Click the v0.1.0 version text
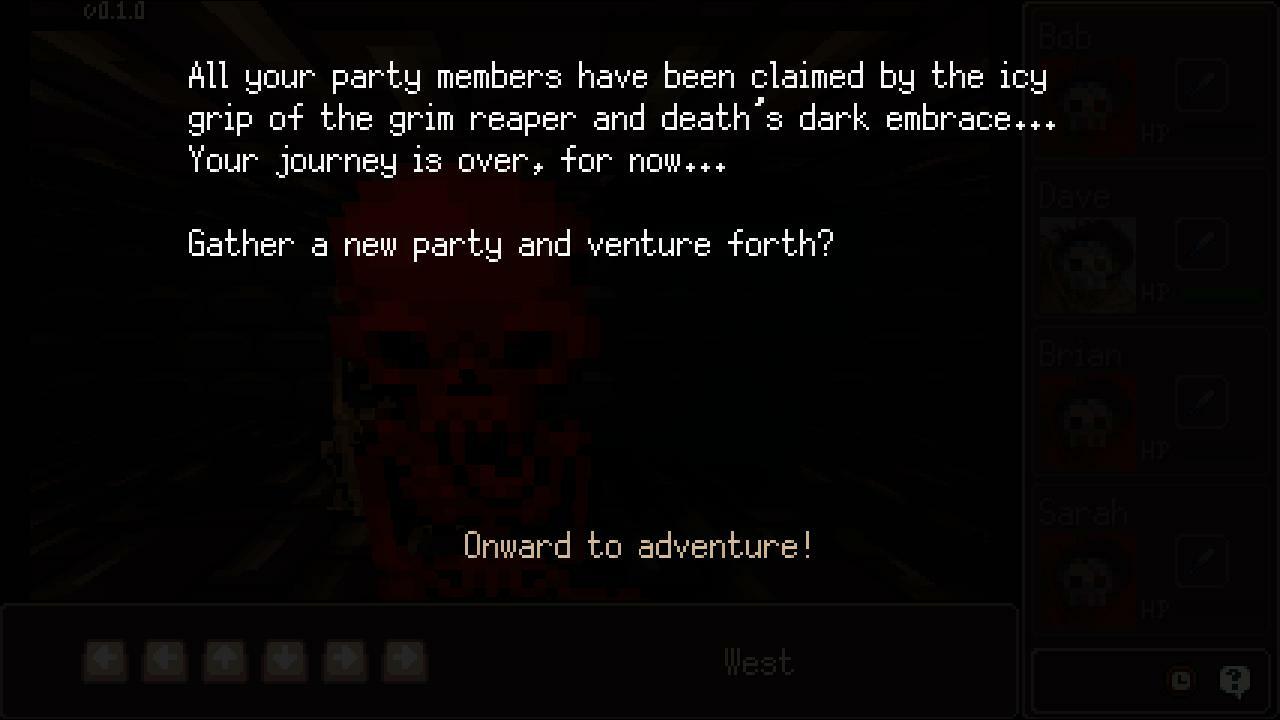The height and width of the screenshot is (720, 1280). (x=113, y=12)
